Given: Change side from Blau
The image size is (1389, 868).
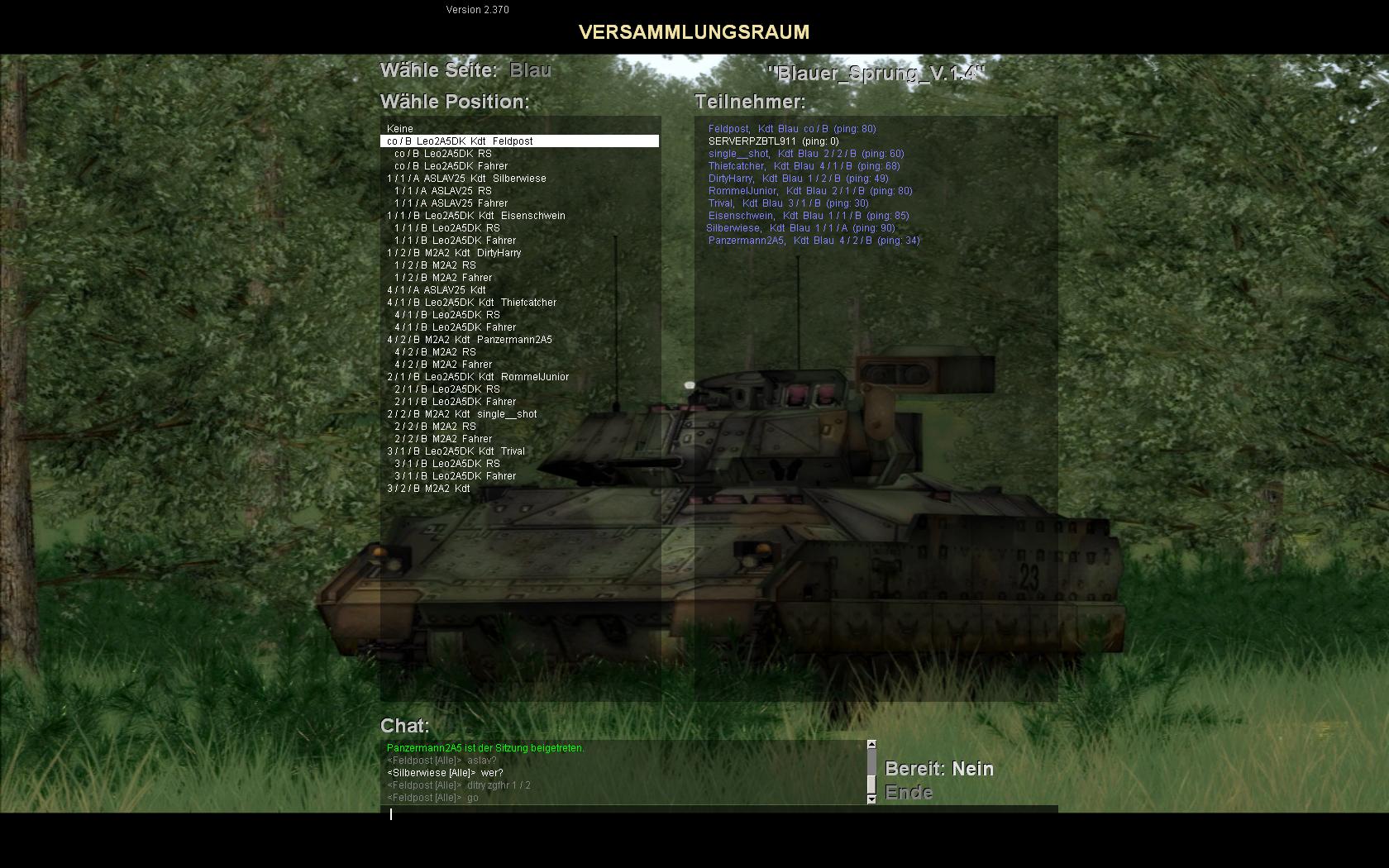Looking at the screenshot, I should [x=530, y=70].
